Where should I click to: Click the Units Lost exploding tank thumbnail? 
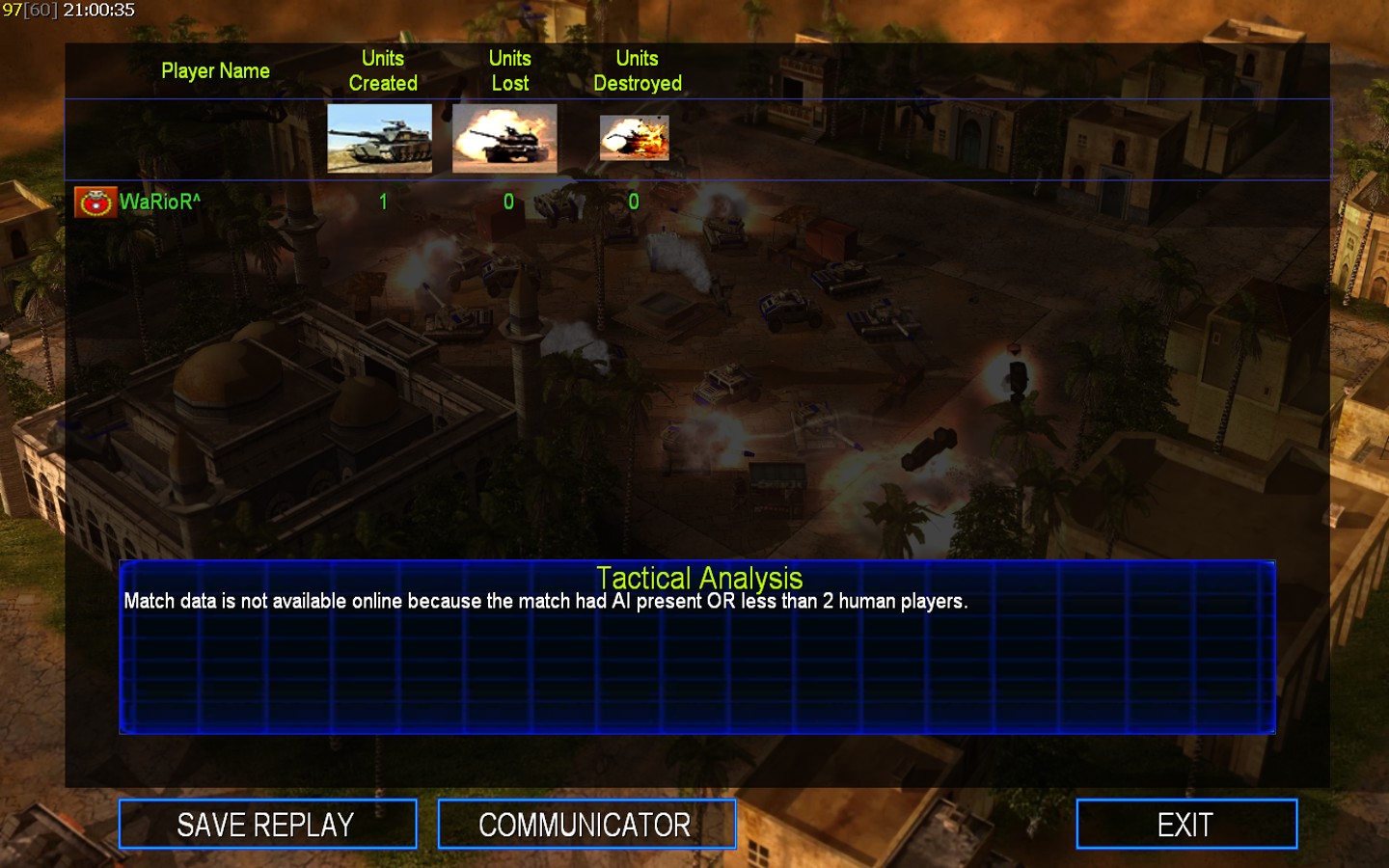[504, 139]
